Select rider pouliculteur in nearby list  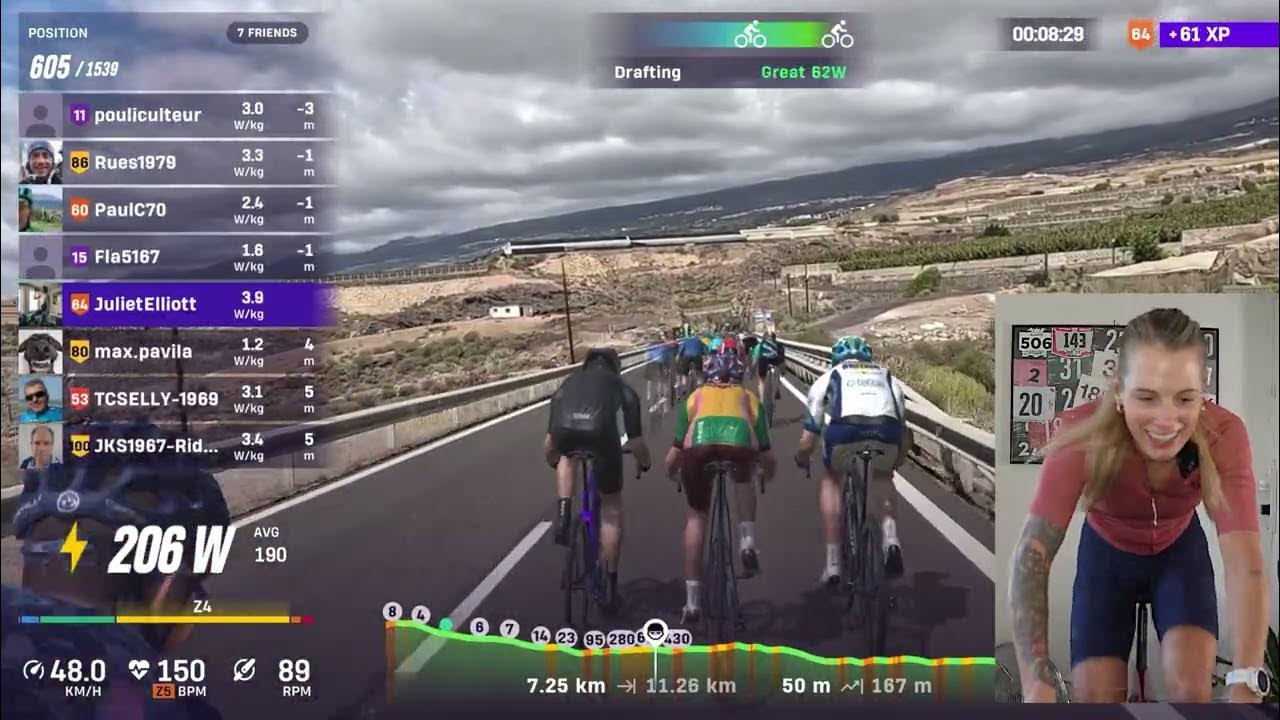[x=176, y=115]
